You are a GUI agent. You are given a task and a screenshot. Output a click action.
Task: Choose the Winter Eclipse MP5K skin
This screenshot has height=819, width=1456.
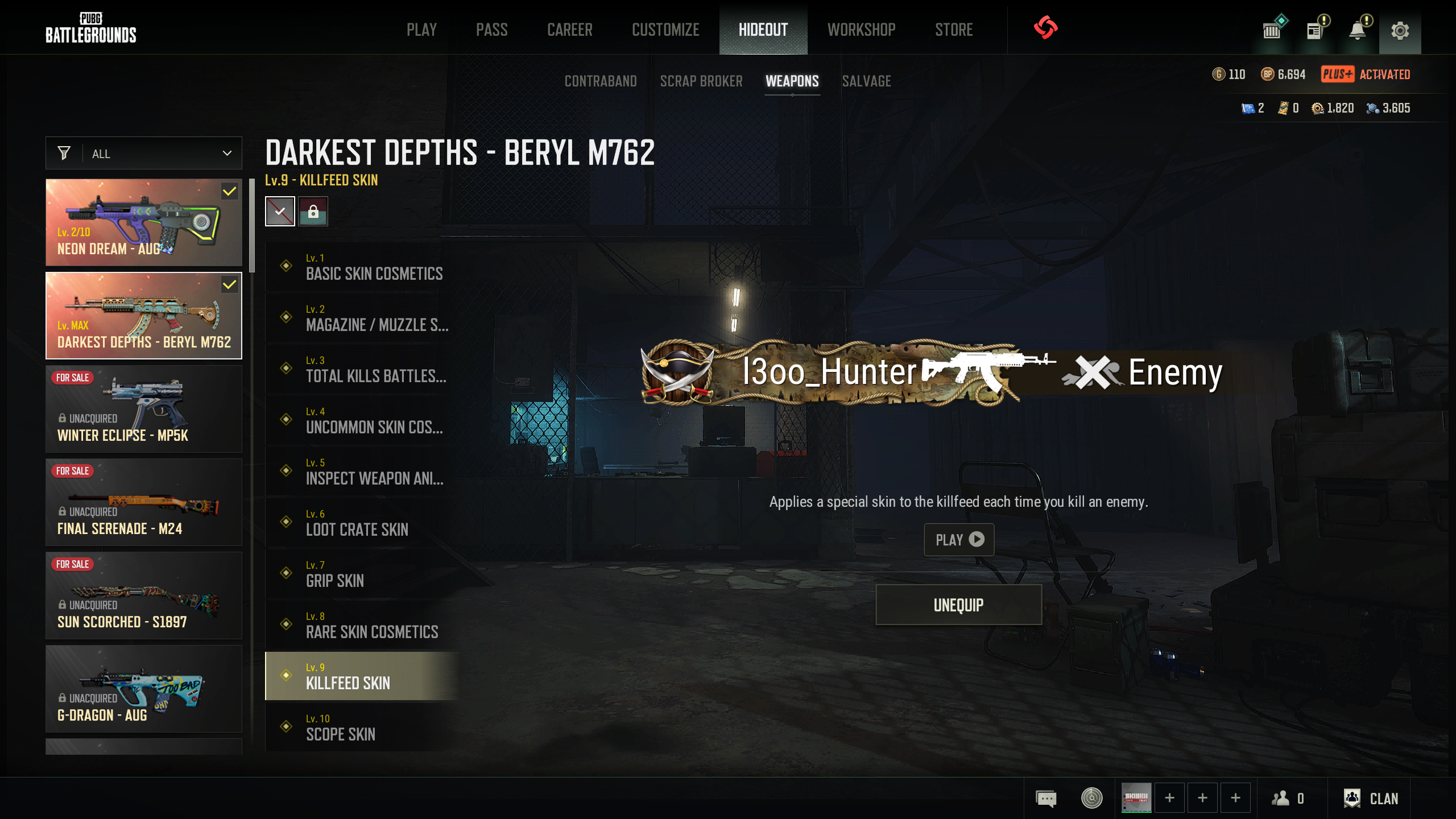[x=144, y=409]
